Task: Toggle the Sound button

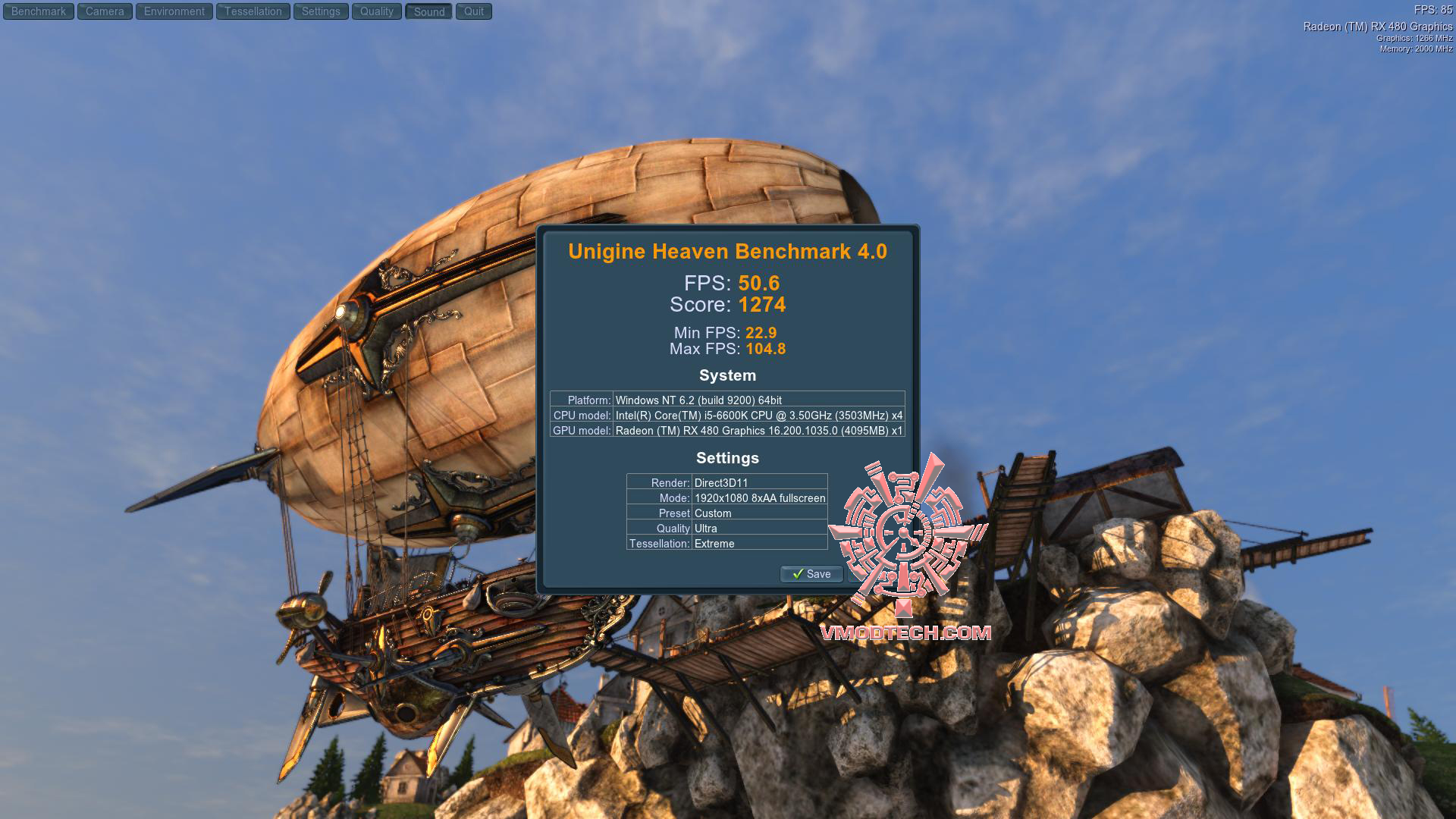Action: (429, 11)
